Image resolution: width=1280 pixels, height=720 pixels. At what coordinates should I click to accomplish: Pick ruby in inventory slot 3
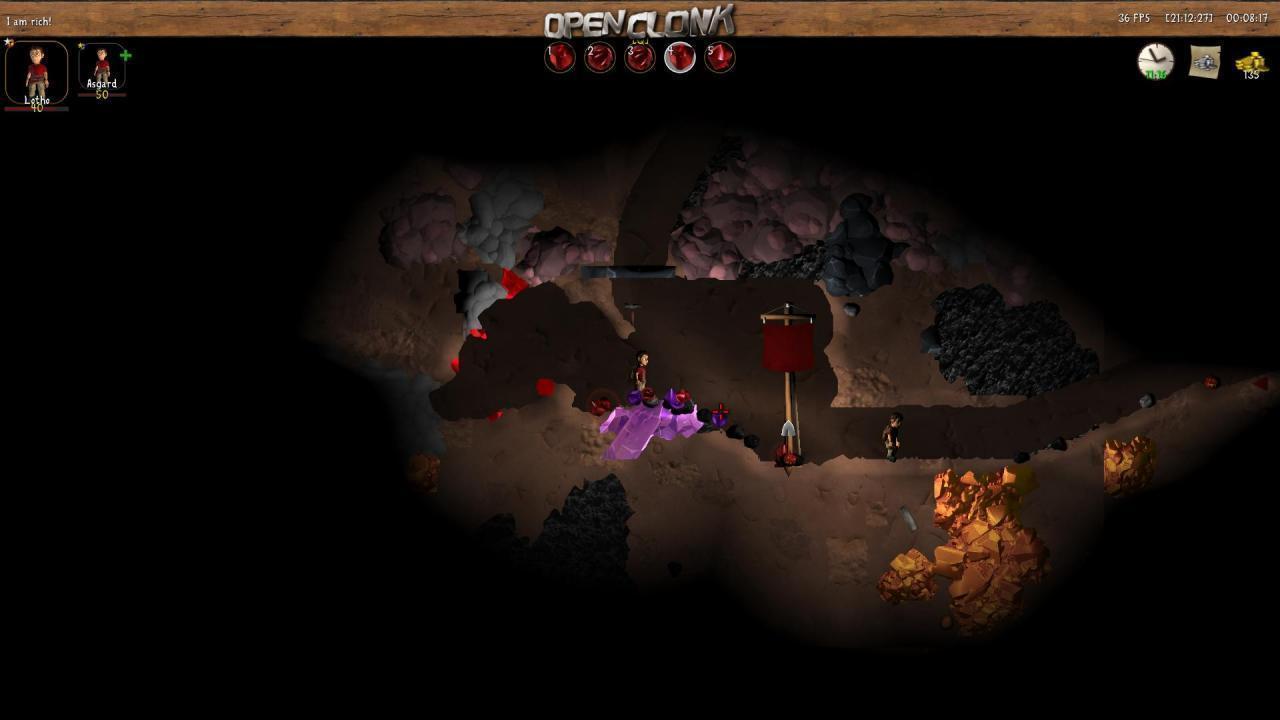click(640, 58)
